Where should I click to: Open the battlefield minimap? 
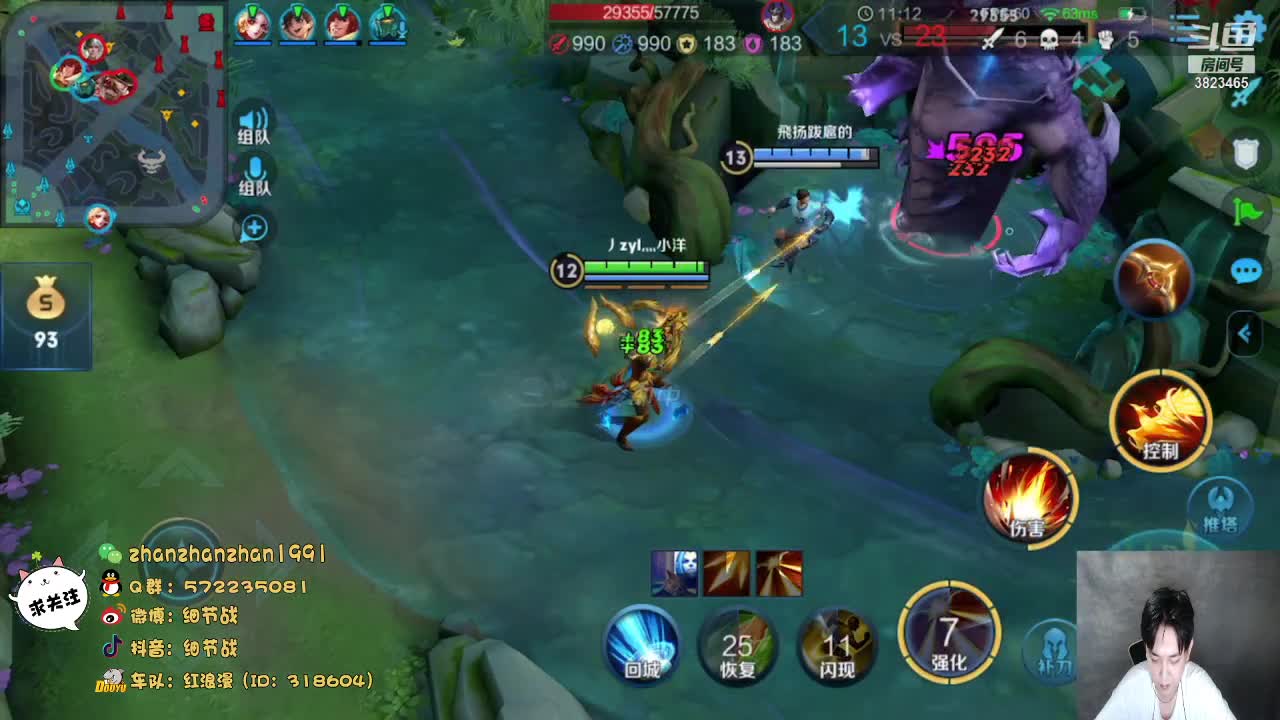pos(110,110)
